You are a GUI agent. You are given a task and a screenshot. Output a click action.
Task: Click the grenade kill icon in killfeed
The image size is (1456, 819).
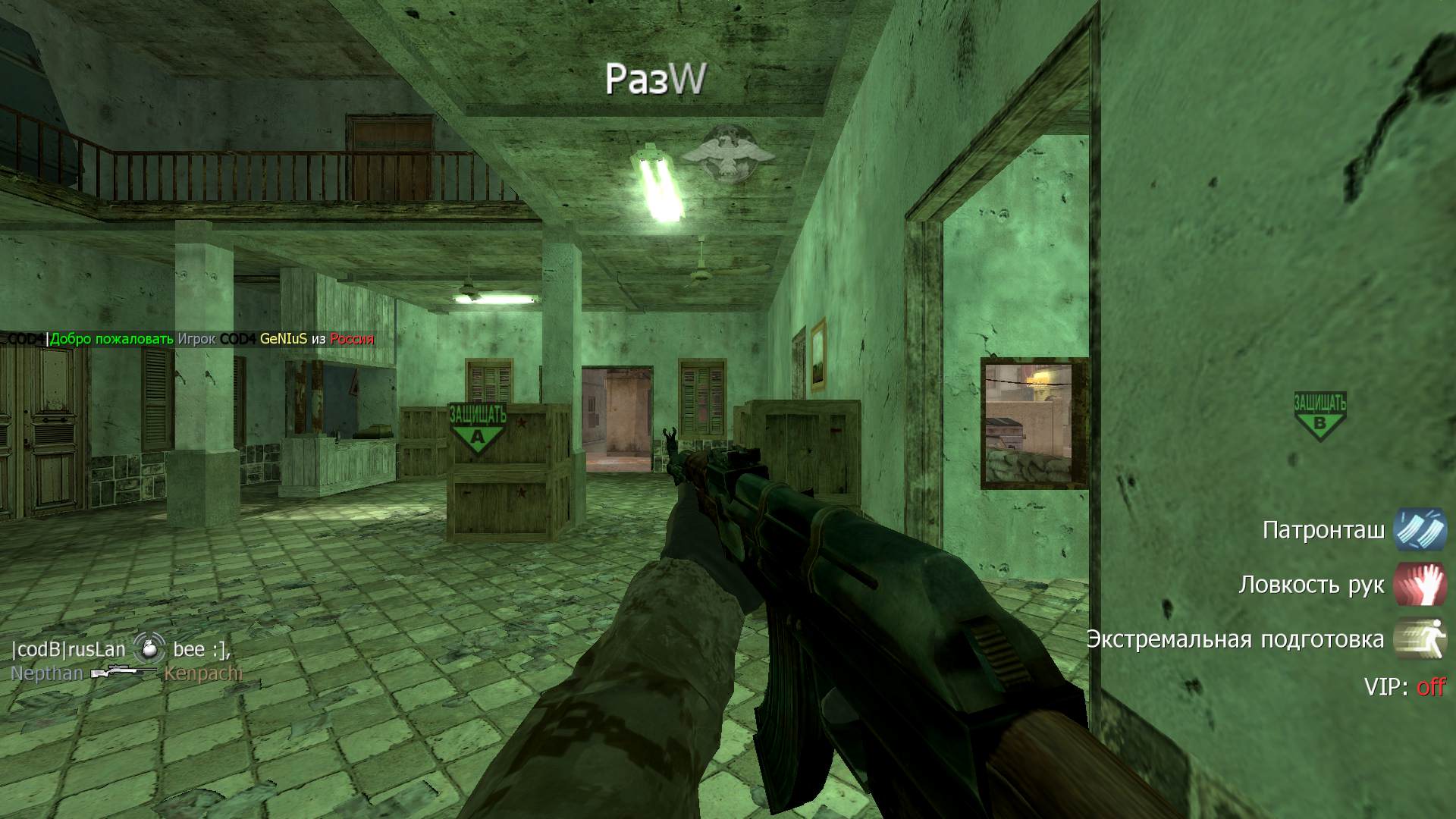[149, 649]
